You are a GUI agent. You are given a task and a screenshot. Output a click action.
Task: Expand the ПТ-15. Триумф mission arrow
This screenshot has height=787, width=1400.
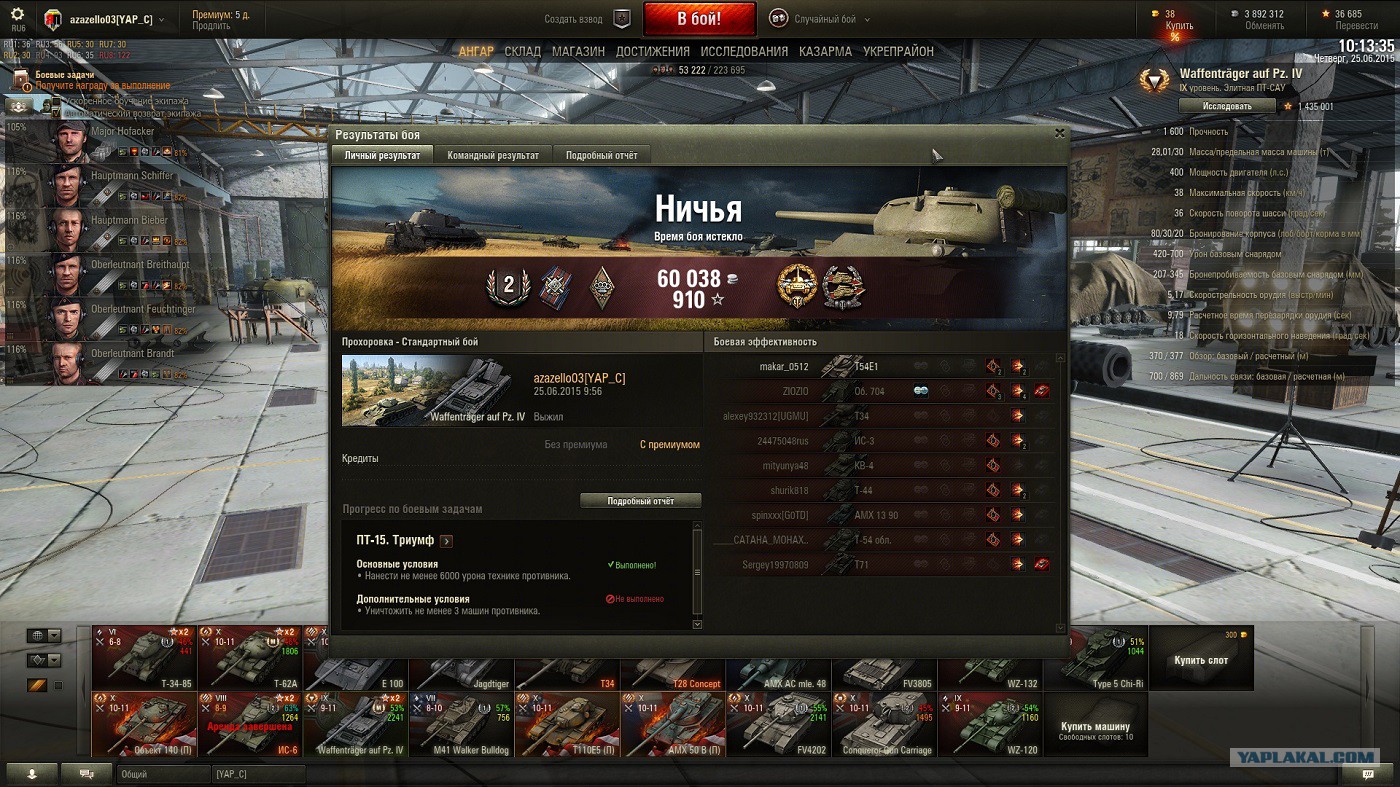446,541
